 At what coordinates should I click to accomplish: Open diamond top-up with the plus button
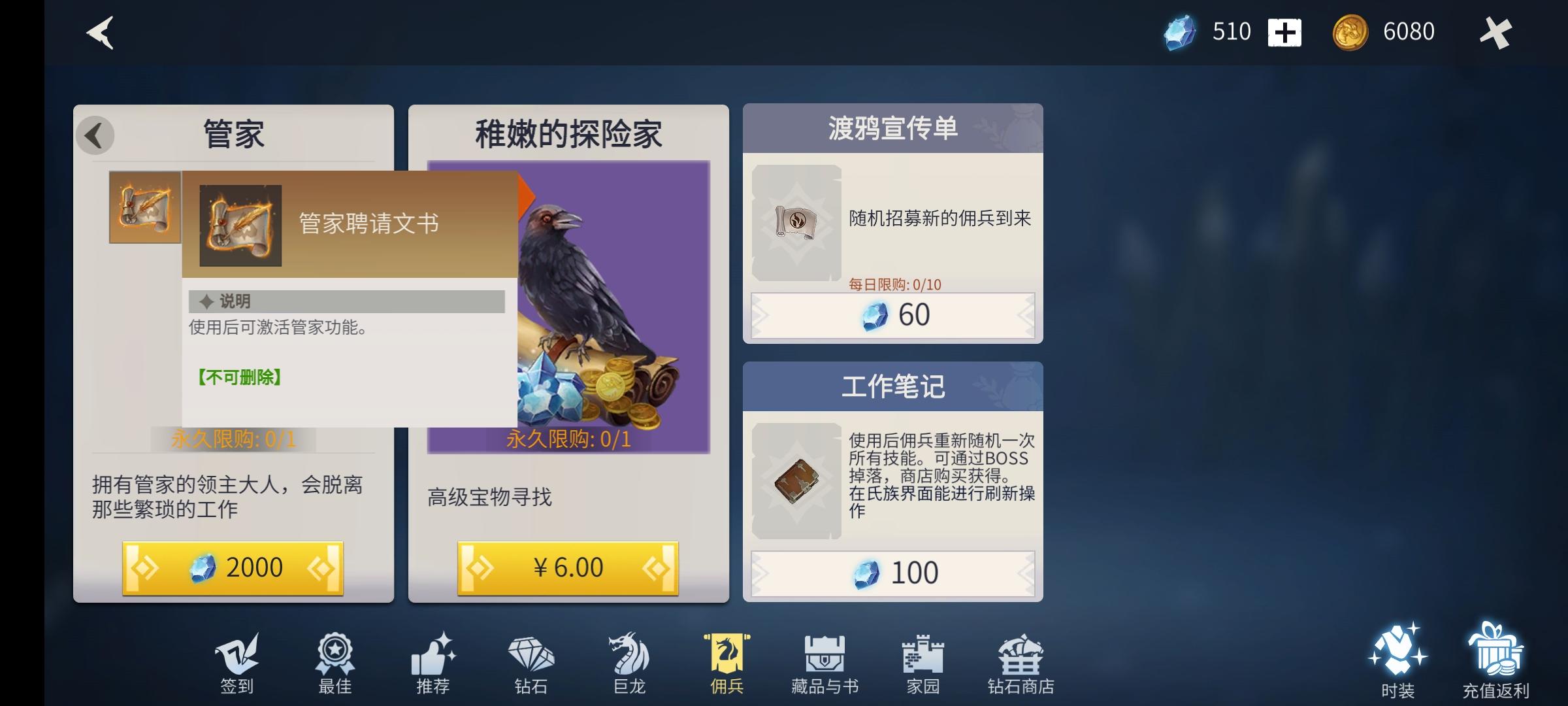[1284, 31]
